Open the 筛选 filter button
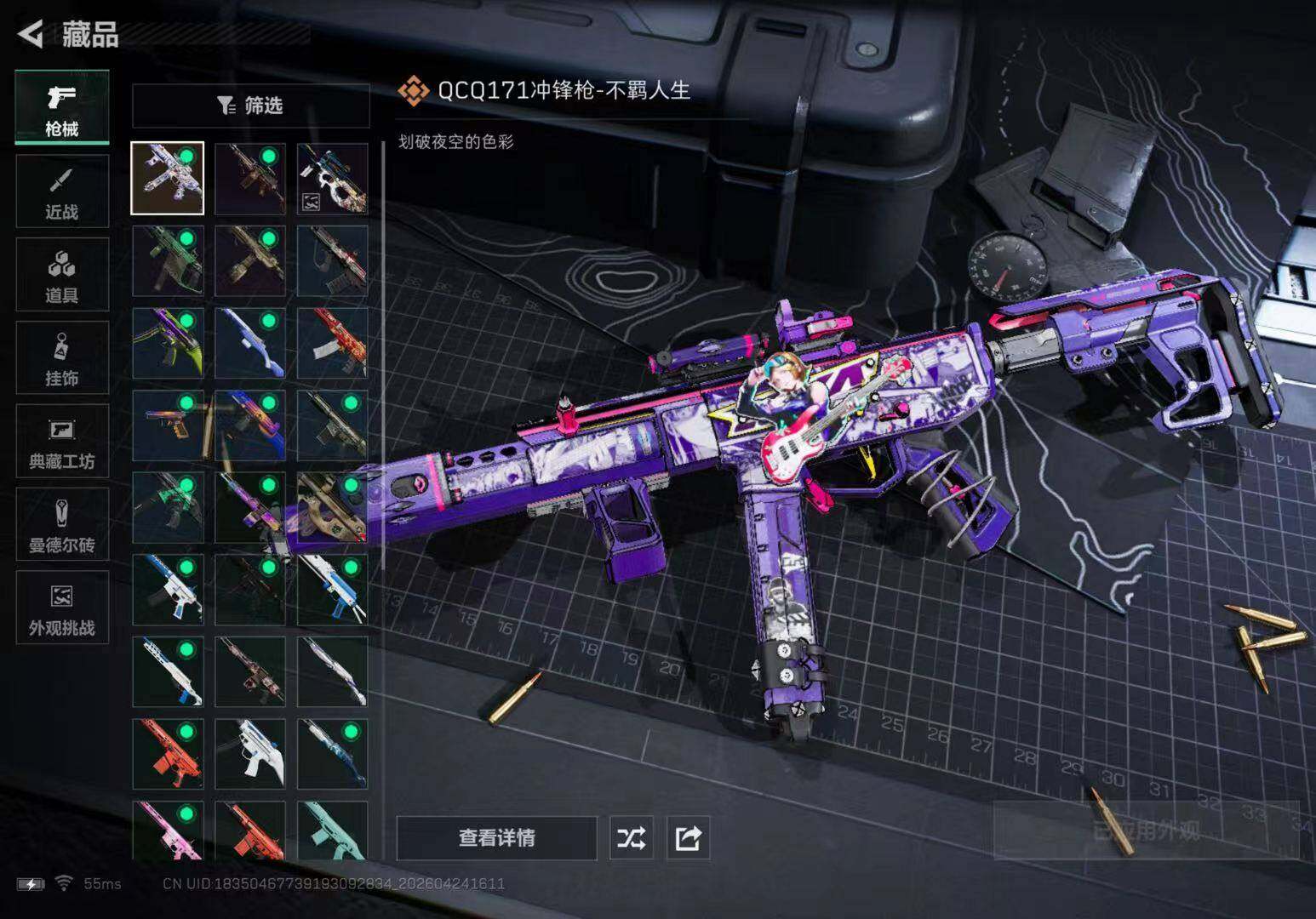Screen dimensions: 1316x919 (x=250, y=106)
